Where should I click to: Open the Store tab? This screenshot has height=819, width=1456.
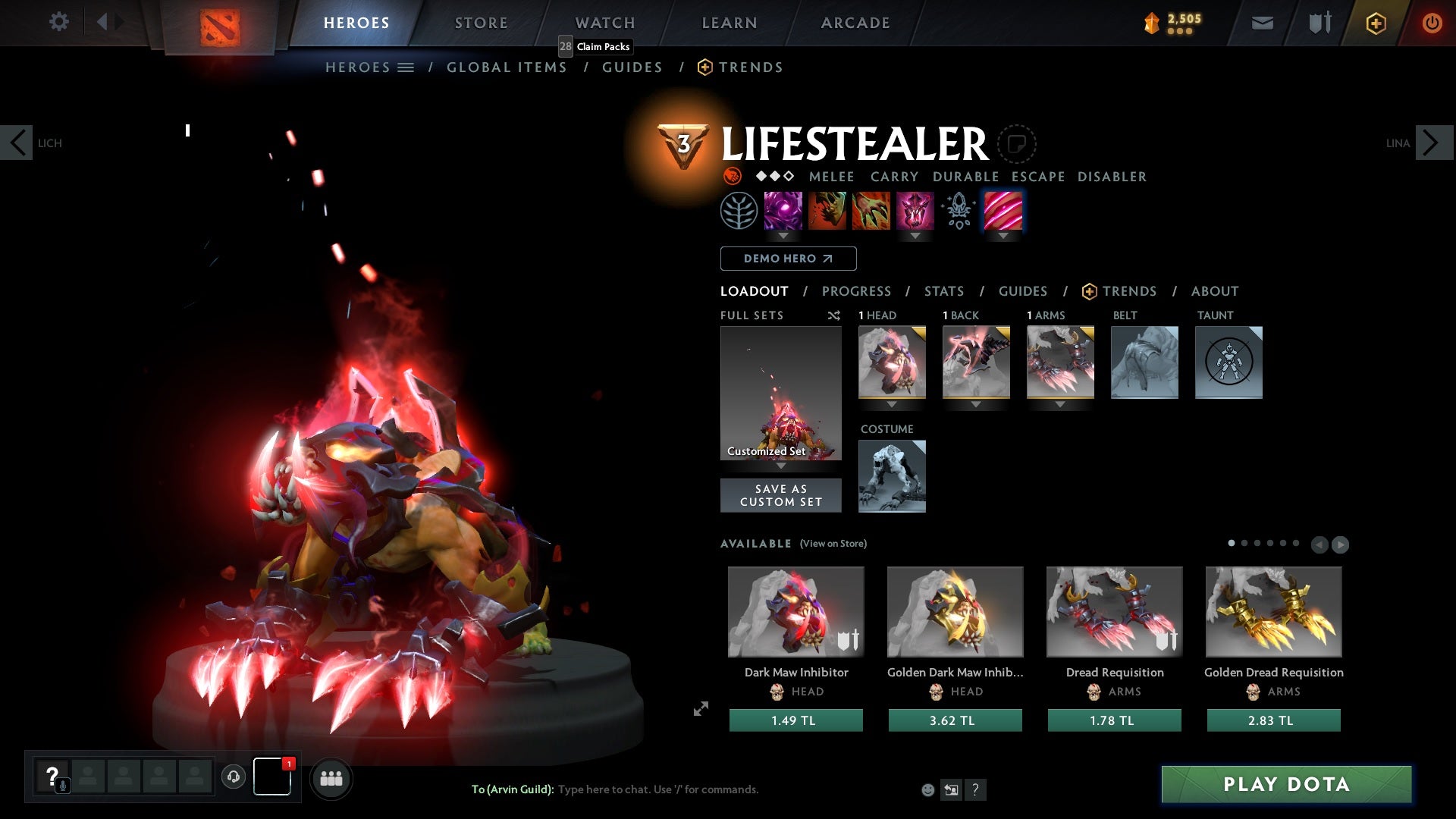click(x=481, y=23)
